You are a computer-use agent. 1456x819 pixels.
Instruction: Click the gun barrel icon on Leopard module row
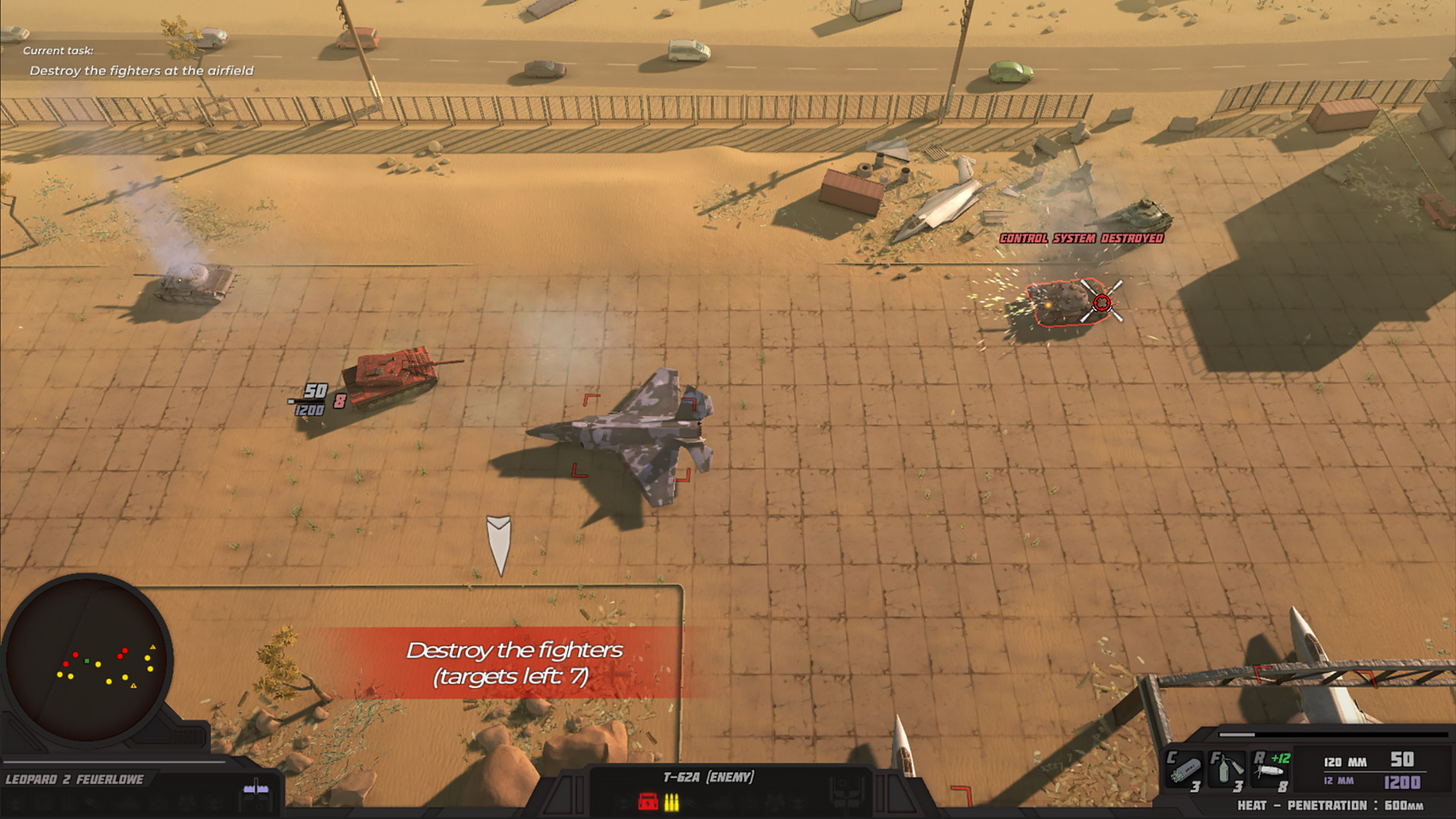click(x=93, y=803)
